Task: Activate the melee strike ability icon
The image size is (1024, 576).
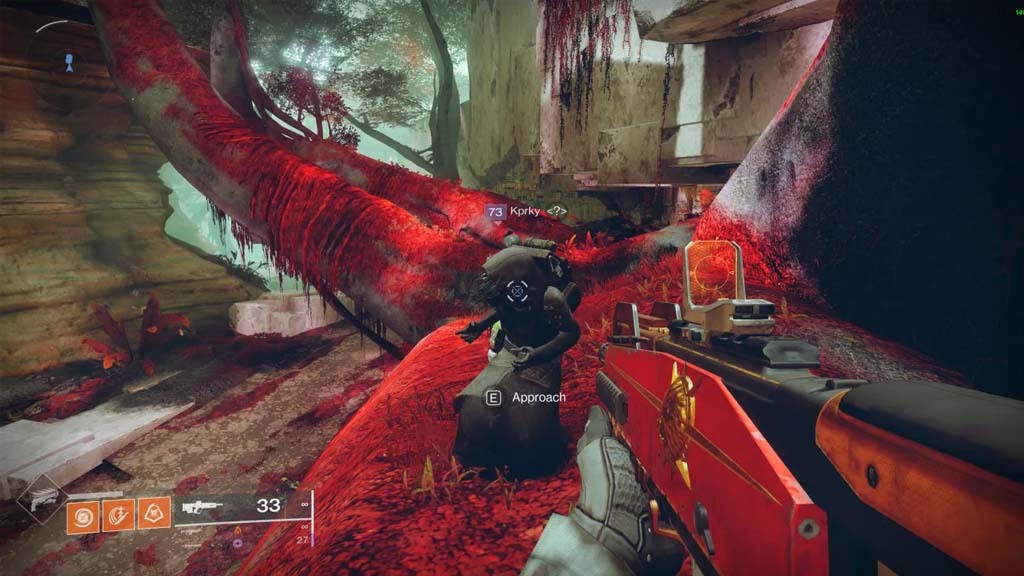Action: click(x=118, y=515)
